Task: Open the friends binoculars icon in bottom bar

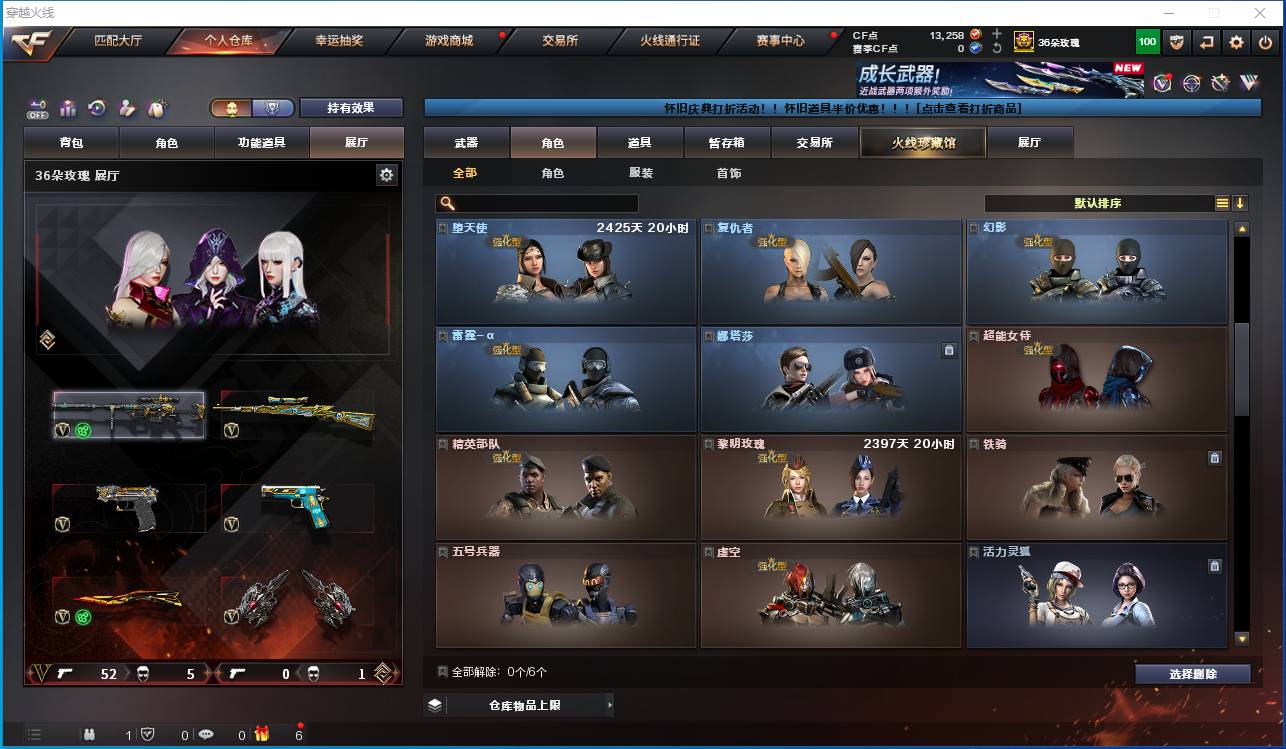Action: coord(90,735)
